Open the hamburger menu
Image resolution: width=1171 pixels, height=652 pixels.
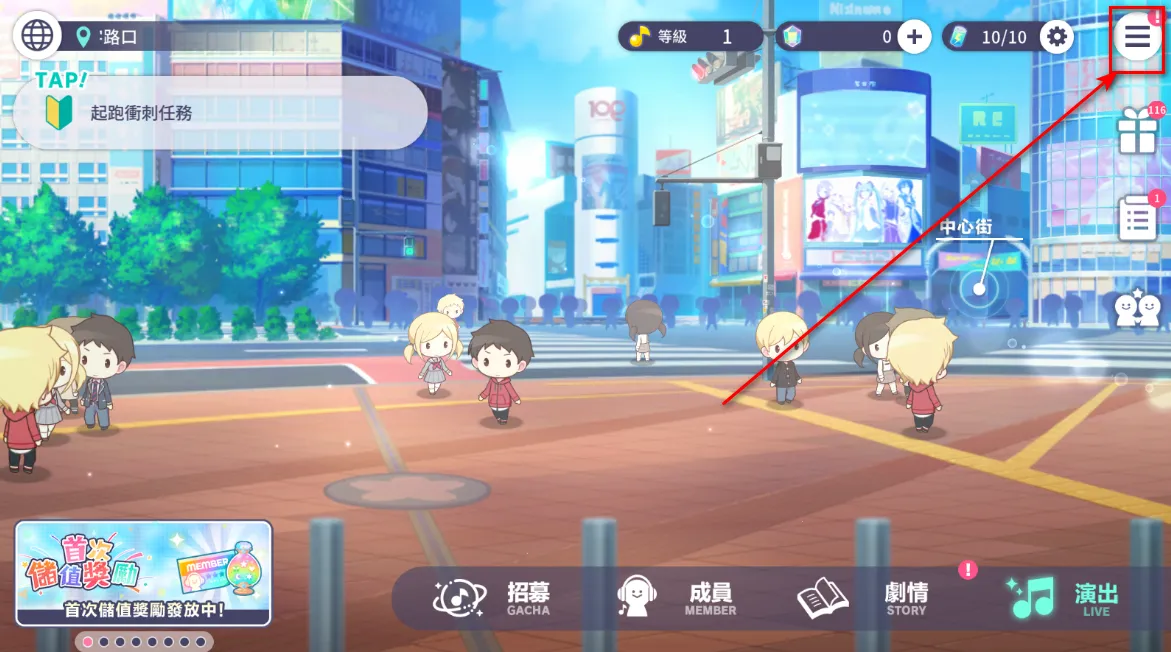tap(1138, 37)
